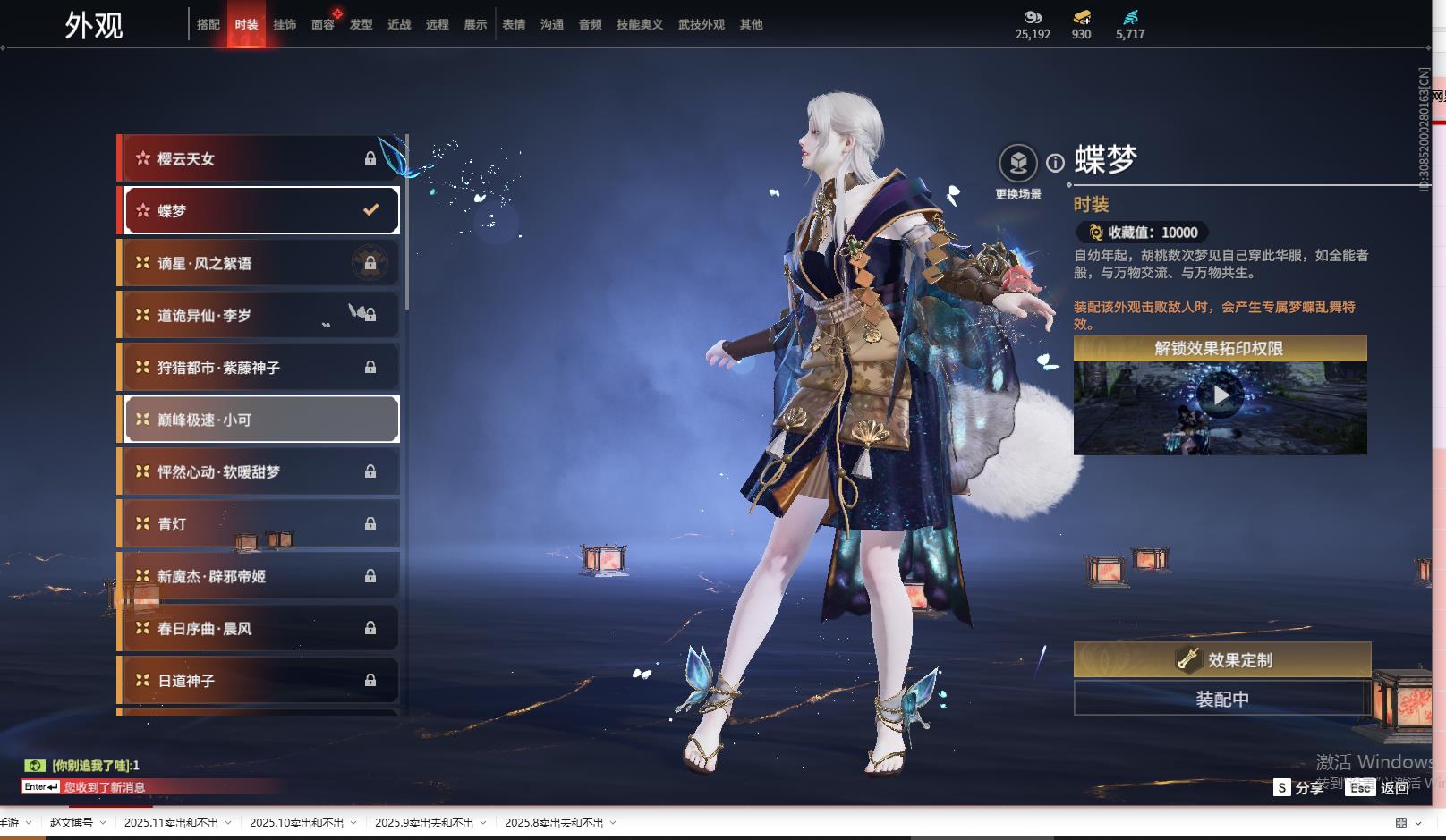This screenshot has width=1446, height=840.
Task: Choose the 技能奥义 tab
Action: coord(639,25)
